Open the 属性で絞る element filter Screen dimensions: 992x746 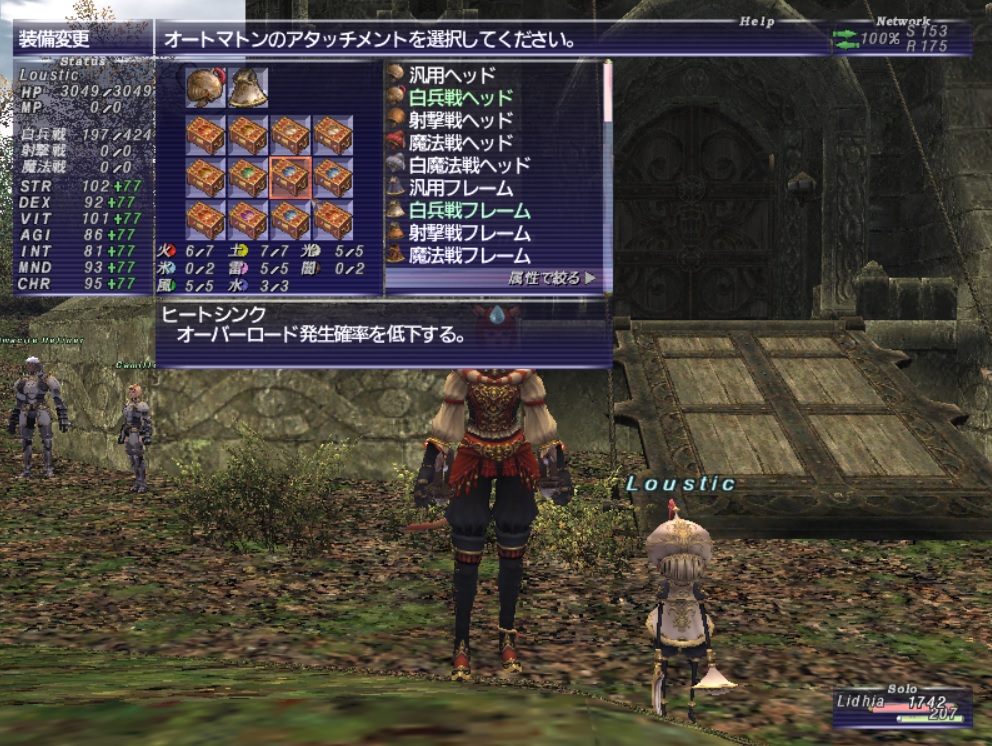[551, 279]
